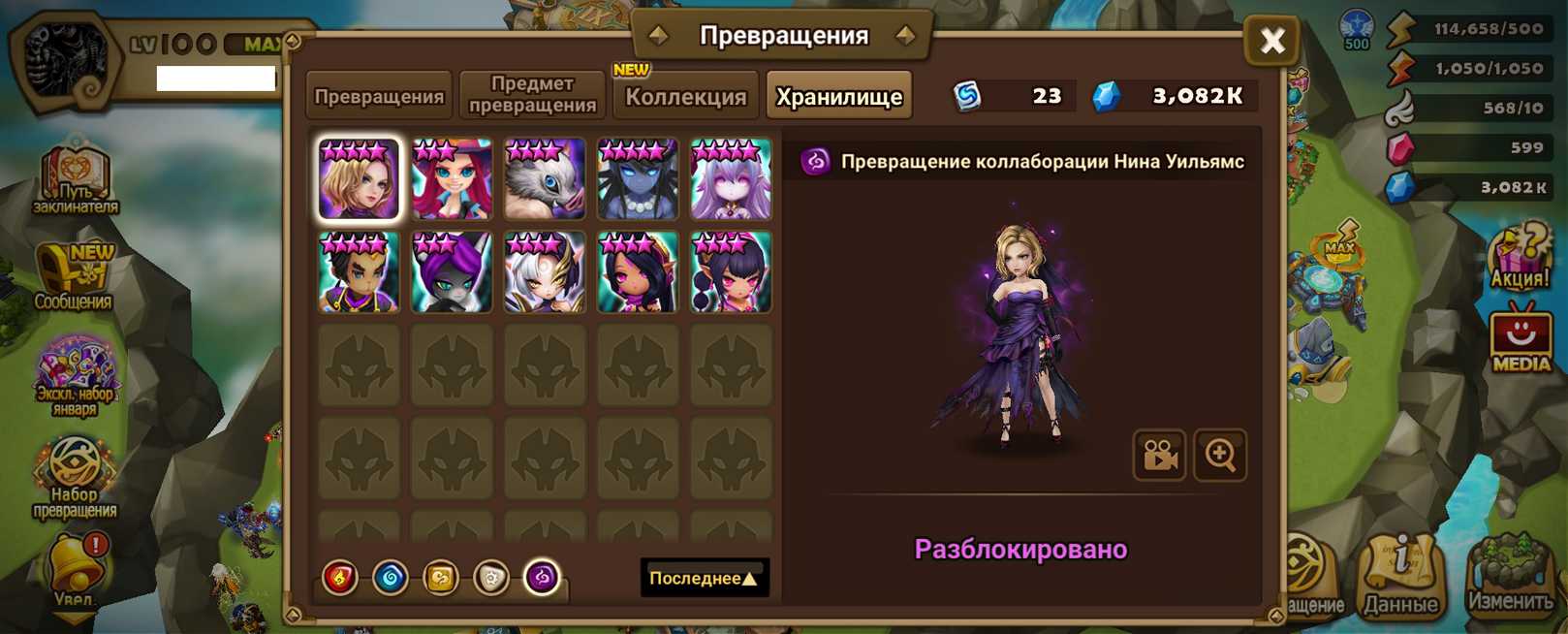Filter by the water element icon

391,578
